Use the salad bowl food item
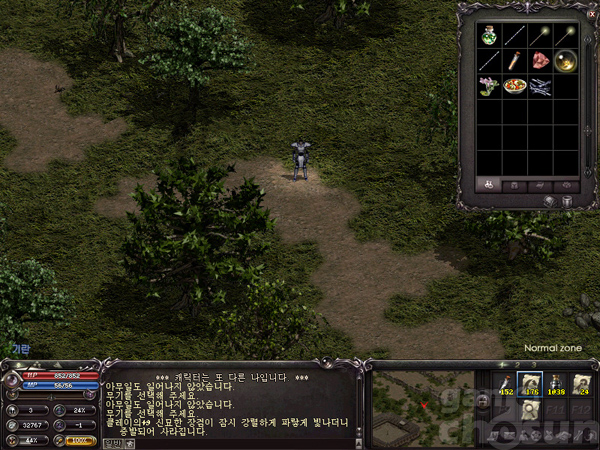Image resolution: width=600 pixels, height=450 pixels. point(515,87)
